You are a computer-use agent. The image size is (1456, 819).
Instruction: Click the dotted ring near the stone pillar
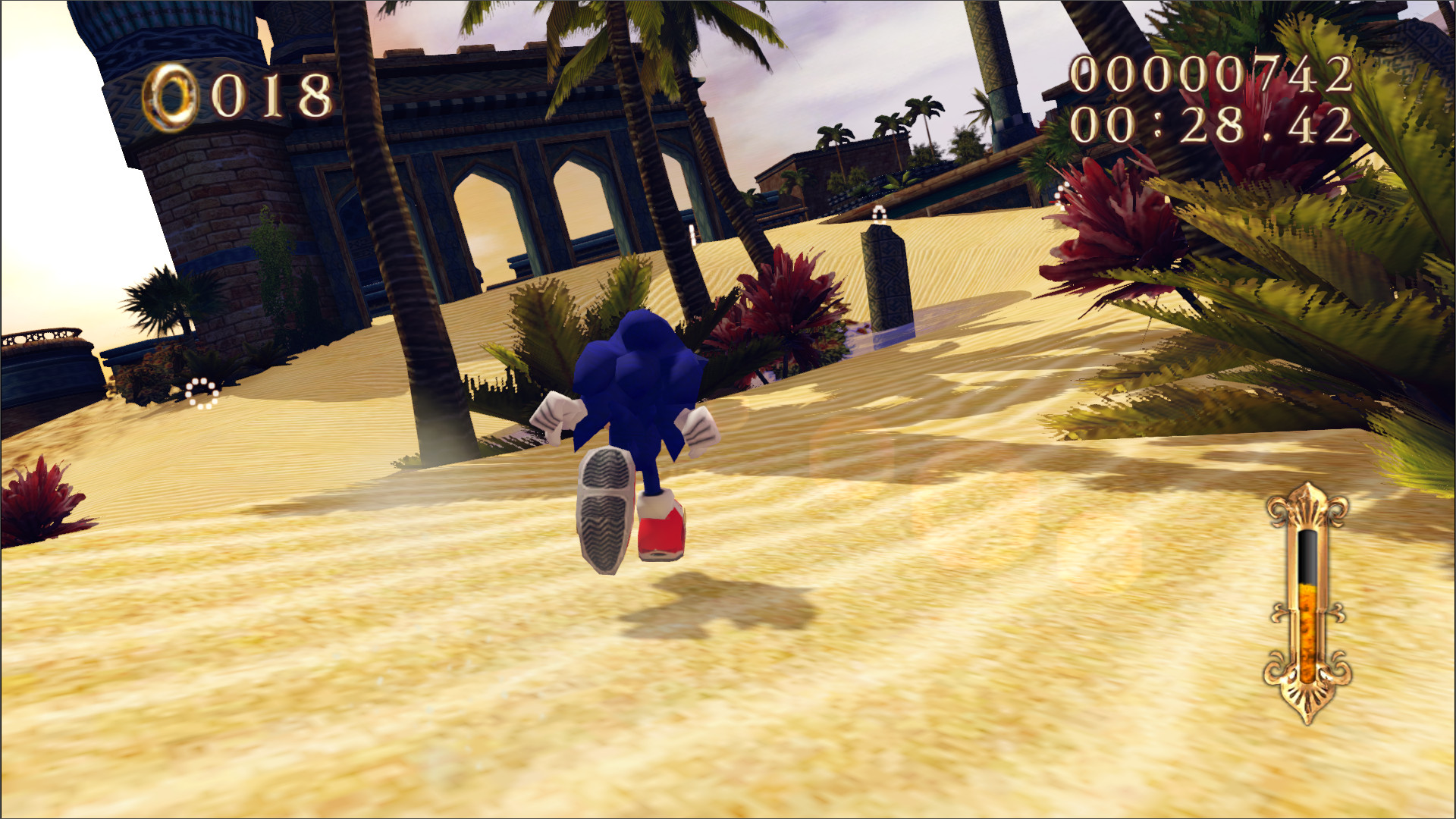pyautogui.click(x=880, y=215)
